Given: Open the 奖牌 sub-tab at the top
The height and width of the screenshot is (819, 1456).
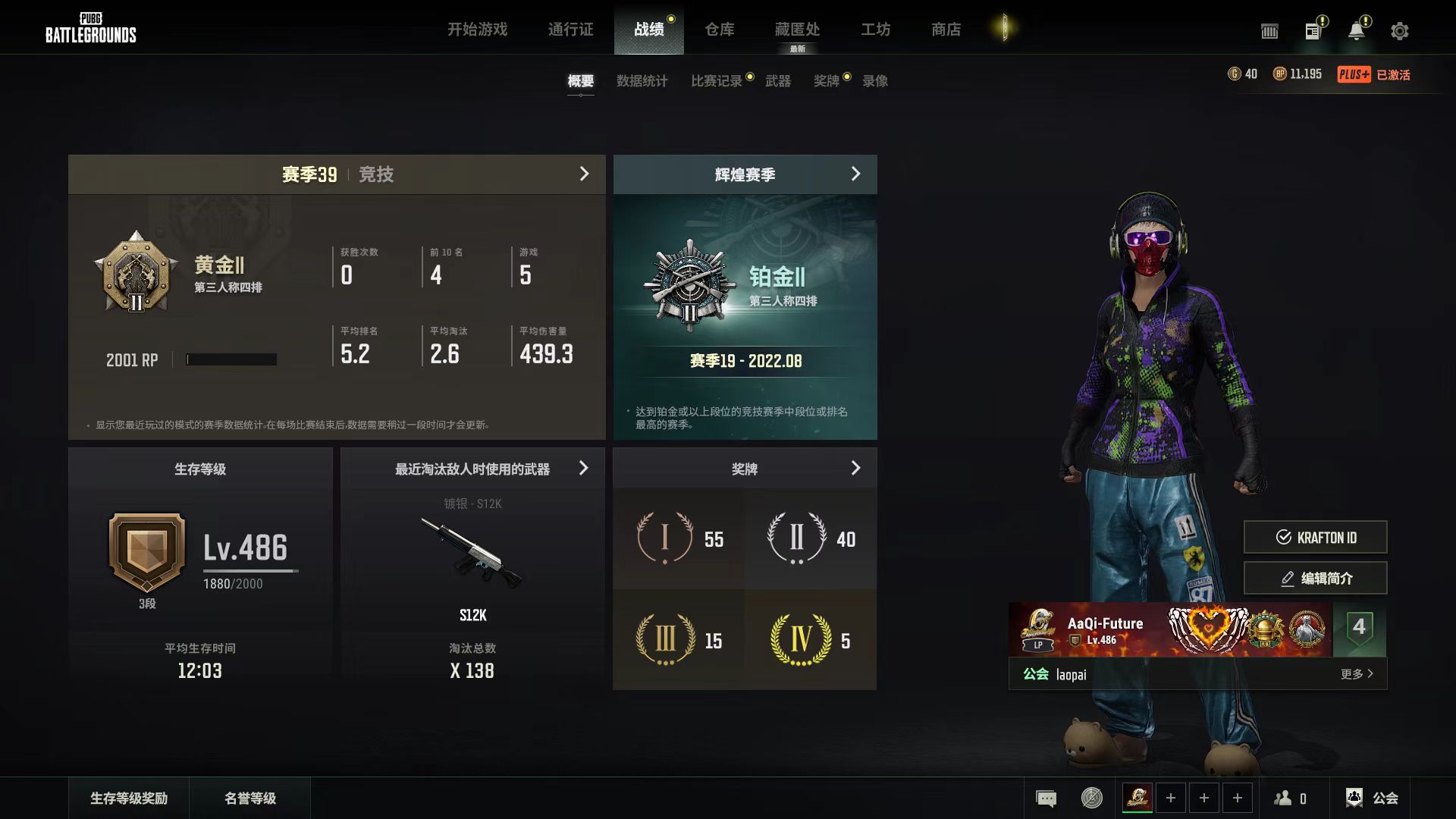Looking at the screenshot, I should [x=826, y=81].
